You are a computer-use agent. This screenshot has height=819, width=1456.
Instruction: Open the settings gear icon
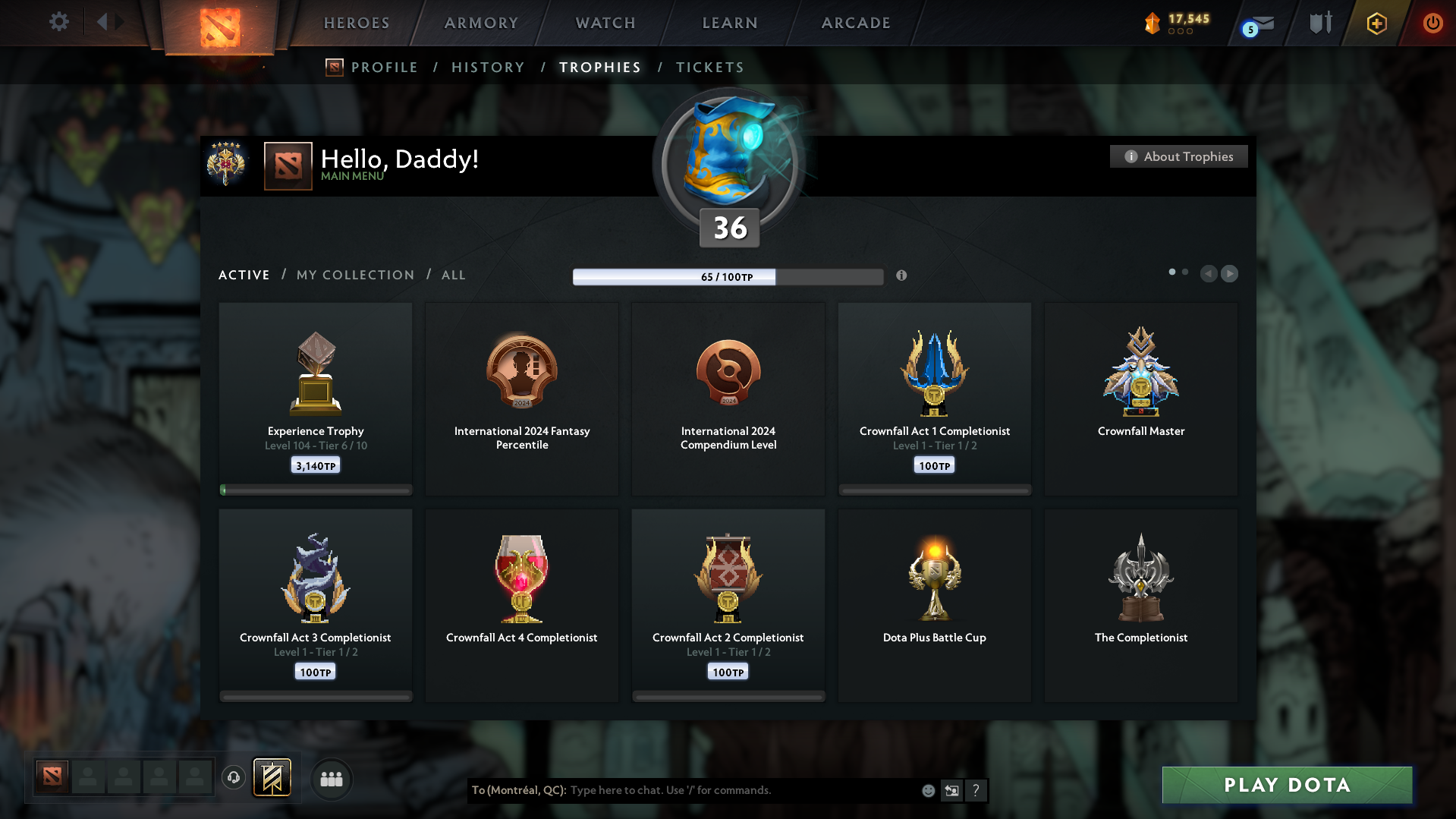[58, 22]
